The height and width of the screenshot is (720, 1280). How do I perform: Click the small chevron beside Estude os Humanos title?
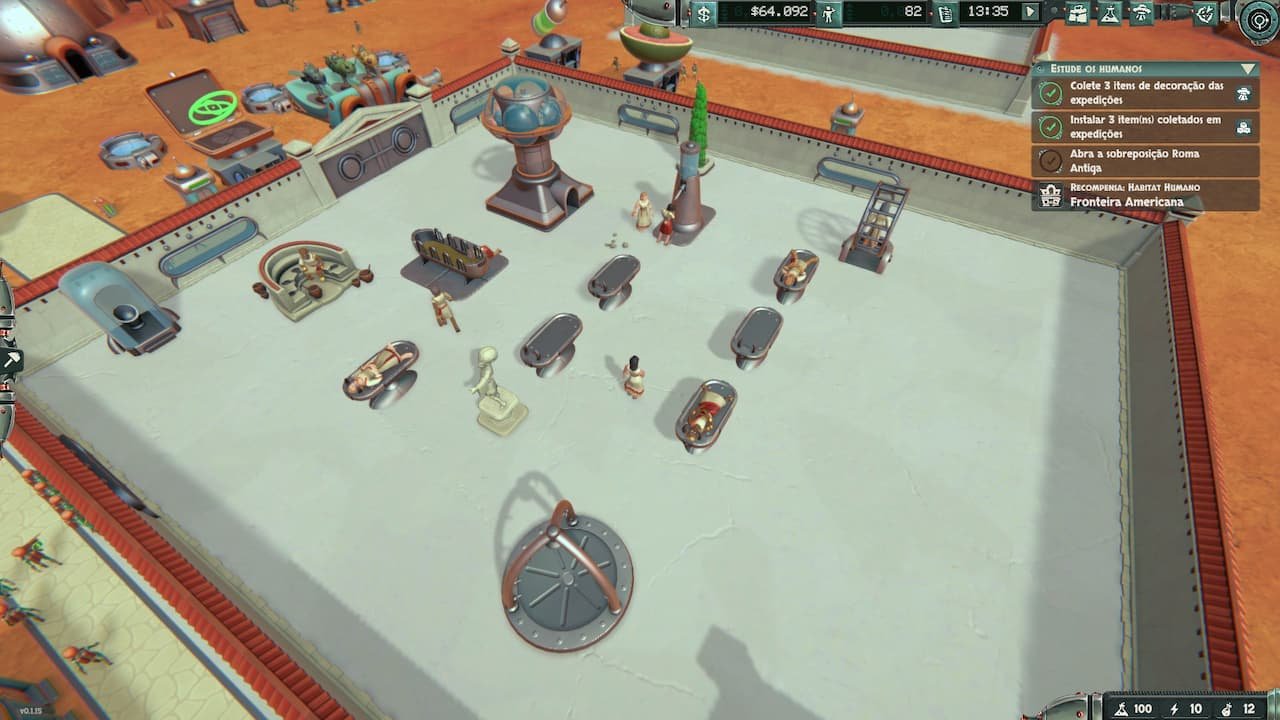point(1039,67)
